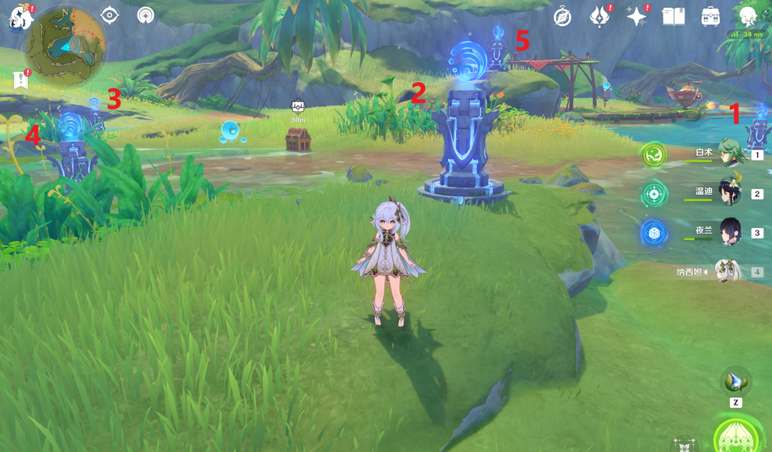Open the co-op mode character icon

748,16
